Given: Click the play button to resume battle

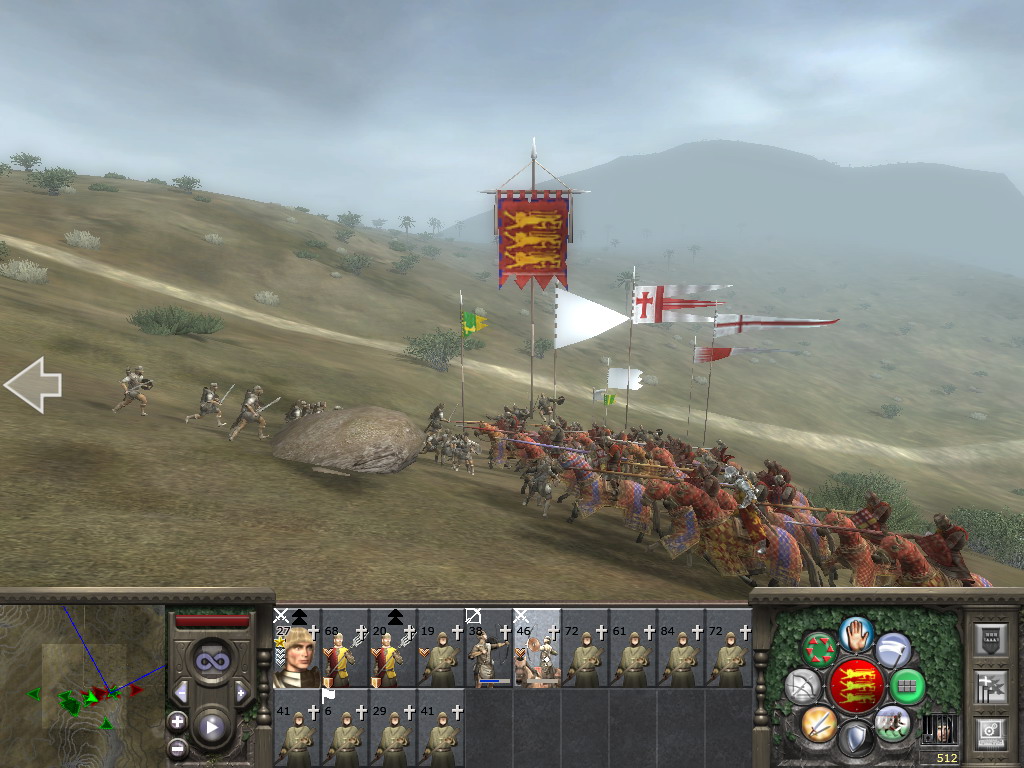Looking at the screenshot, I should pos(211,727).
